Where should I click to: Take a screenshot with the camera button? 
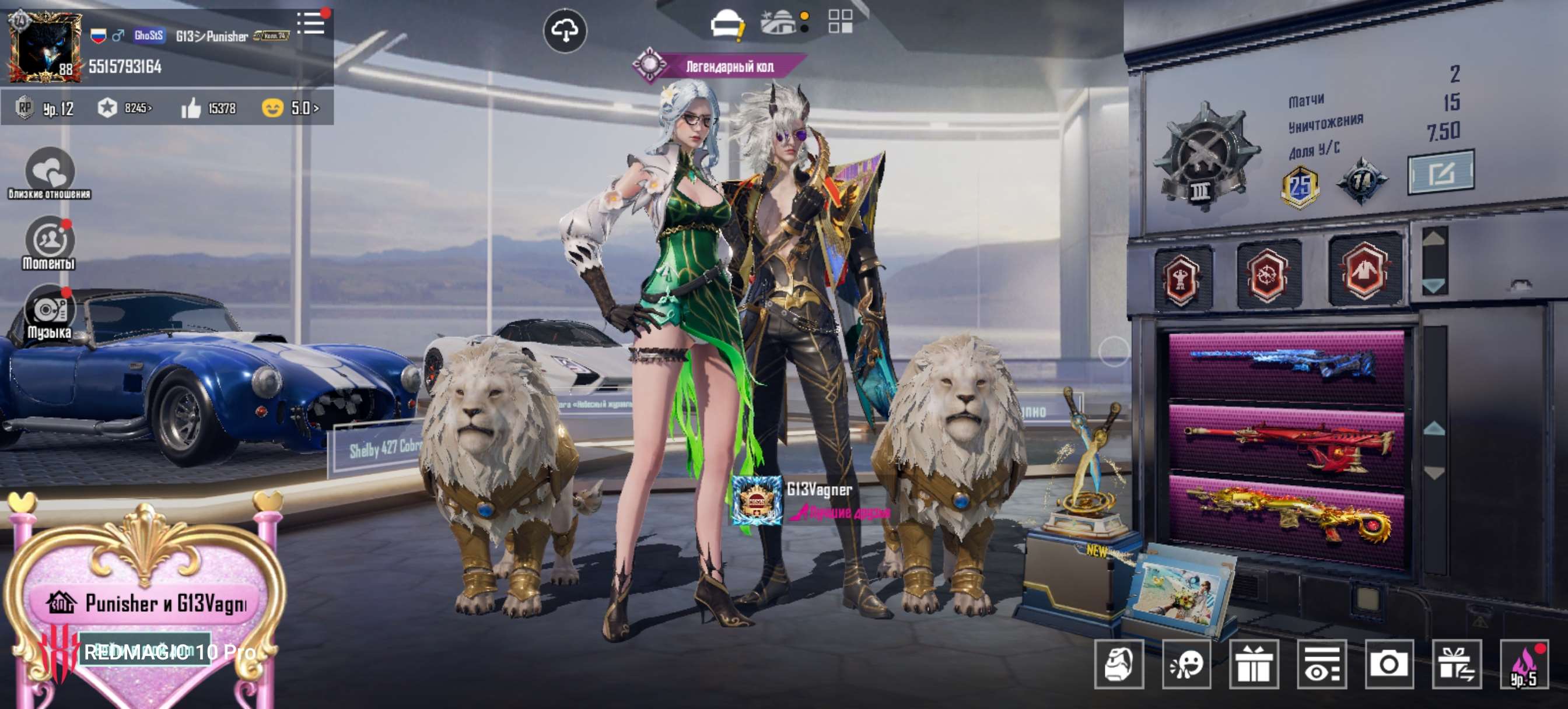[x=1388, y=664]
